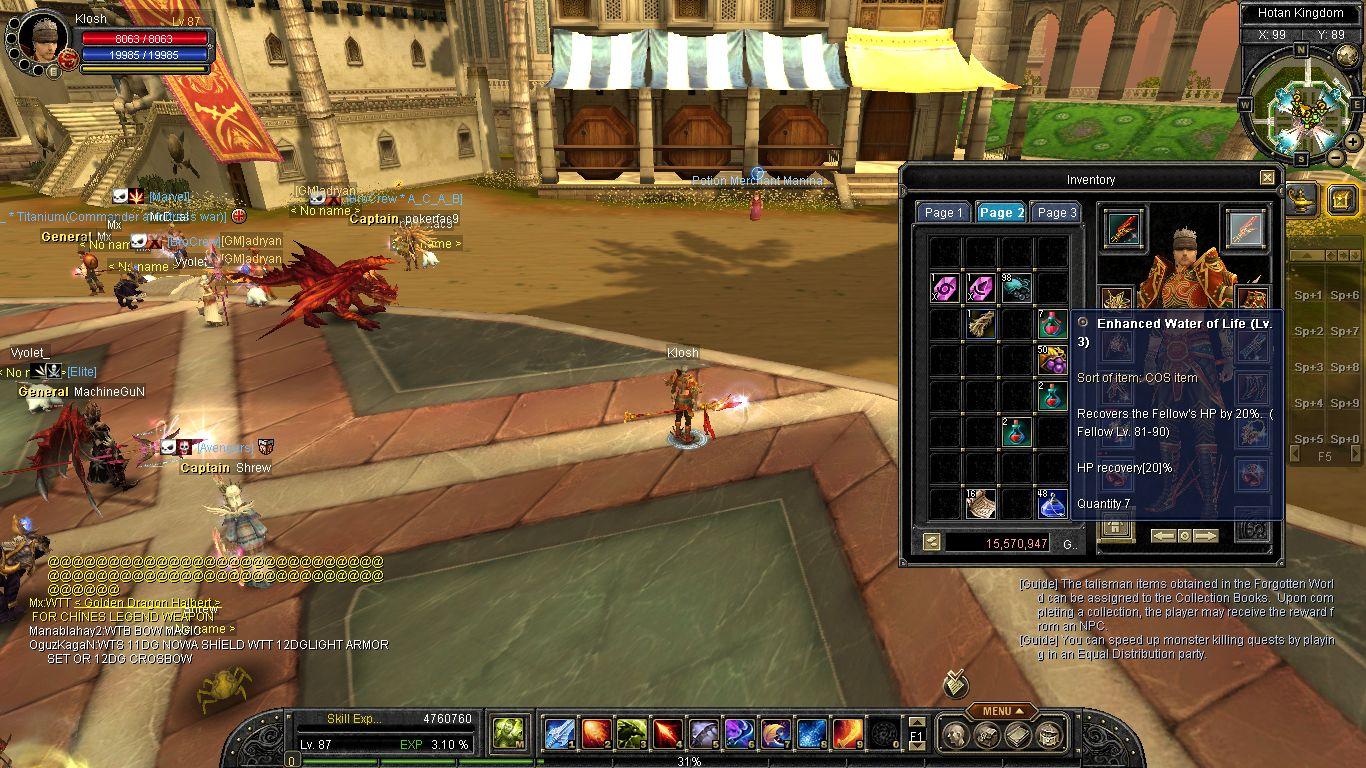Select Enhanced Water of Life potion stack of 7
This screenshot has height=768, width=1366.
point(1051,324)
